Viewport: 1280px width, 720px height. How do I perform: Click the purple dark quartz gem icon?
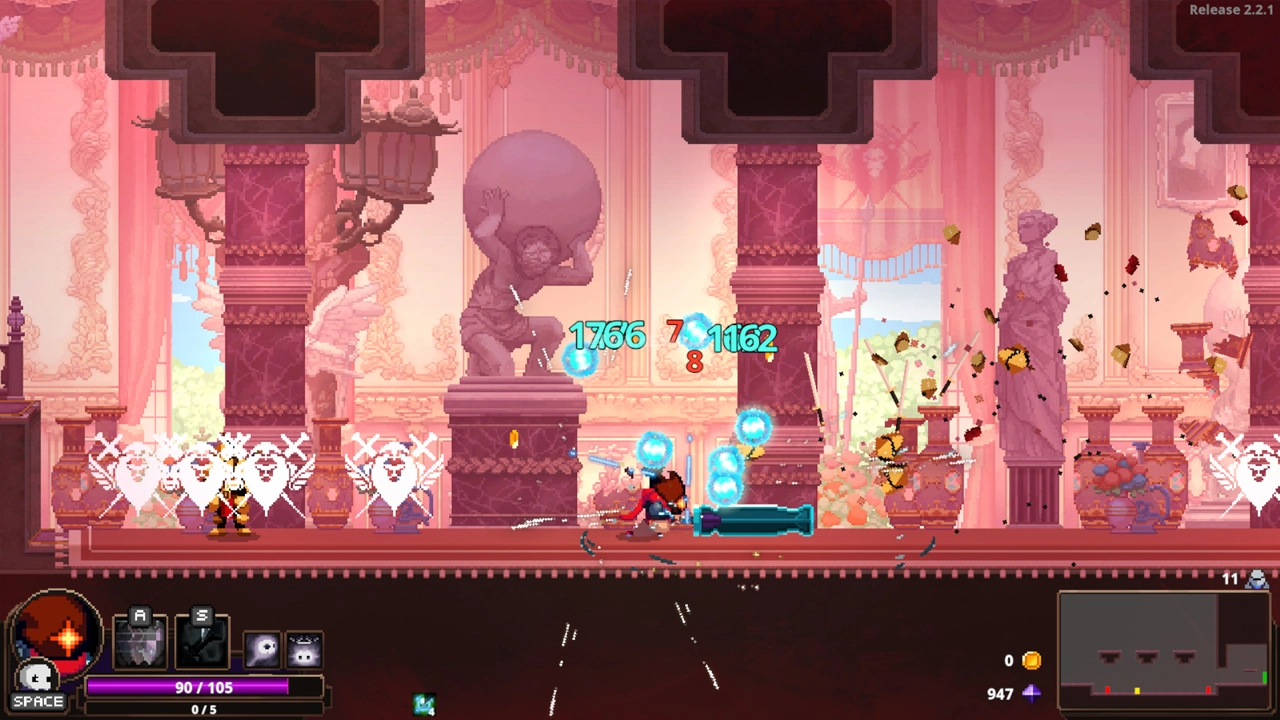[x=1031, y=693]
